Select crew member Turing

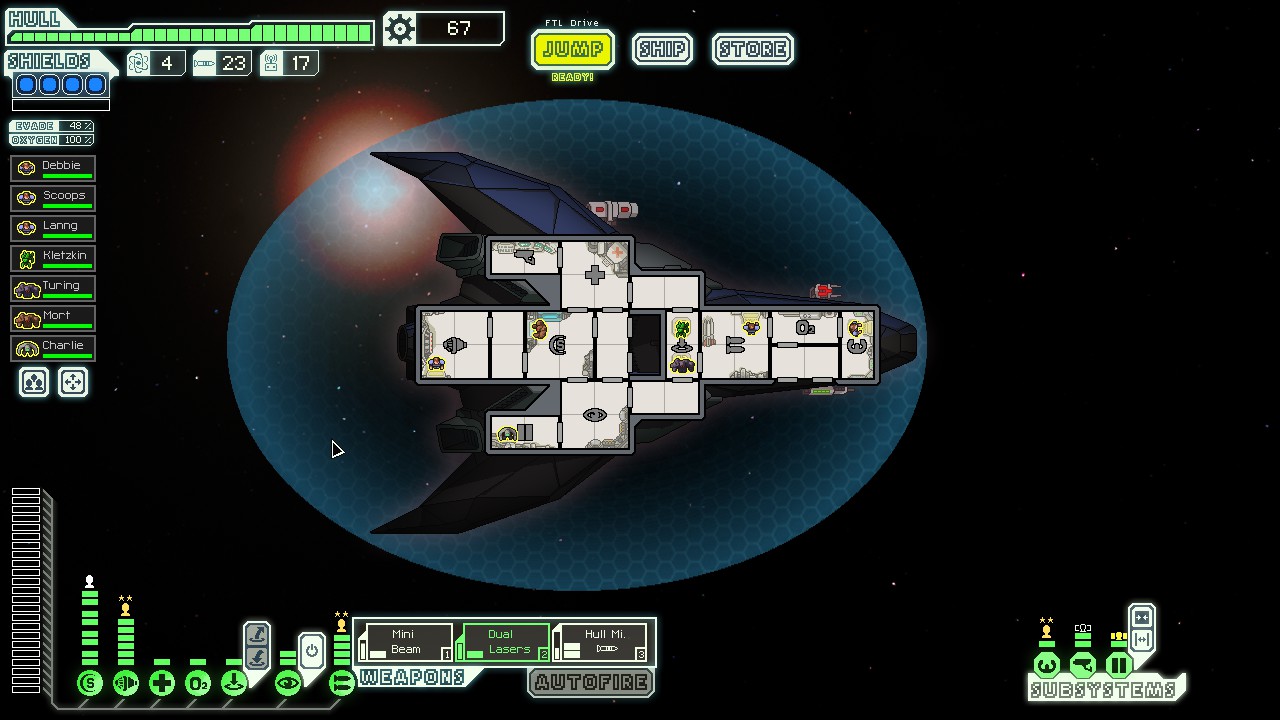(54, 287)
